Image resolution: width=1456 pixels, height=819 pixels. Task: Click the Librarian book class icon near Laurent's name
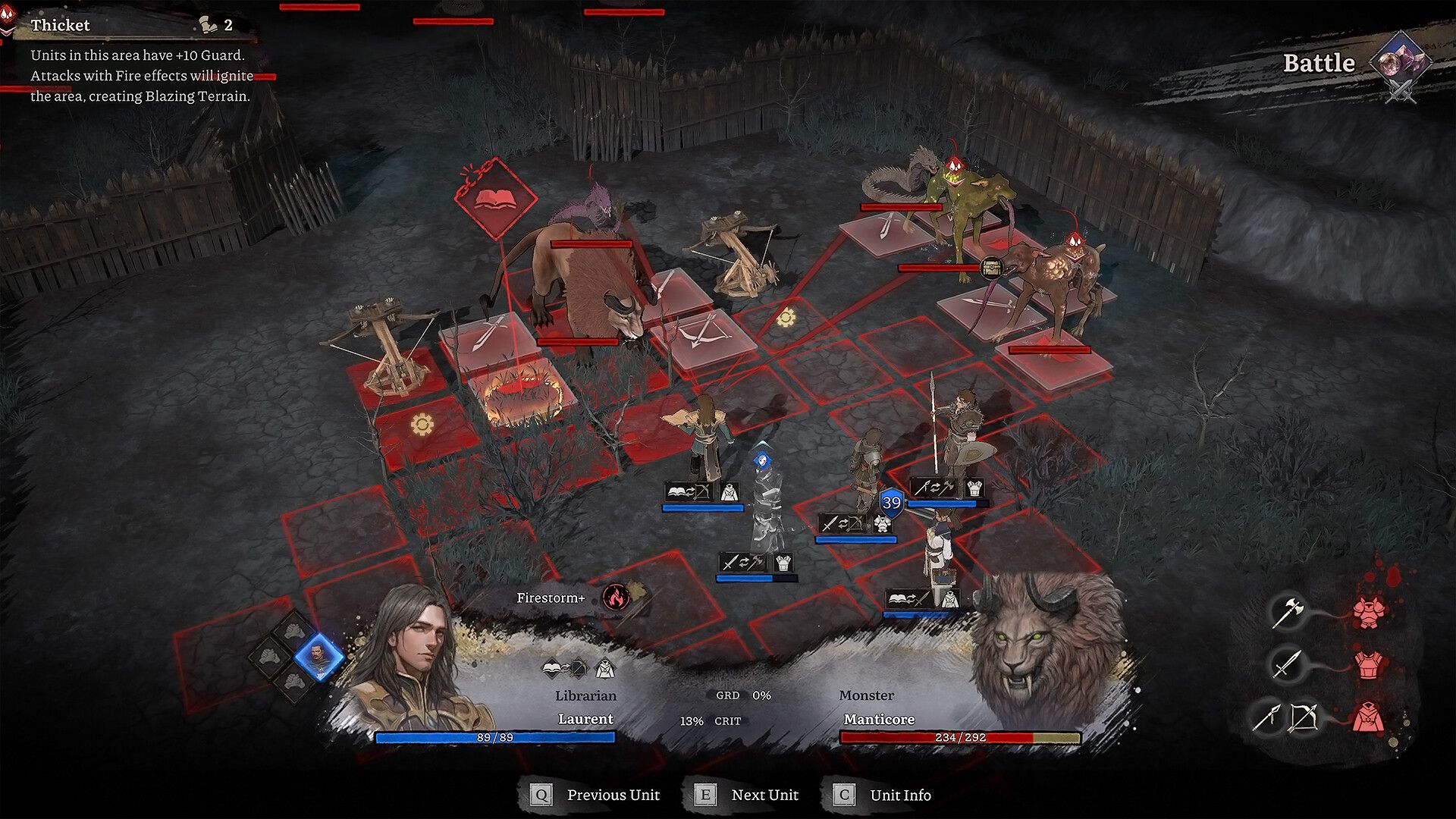tap(552, 669)
